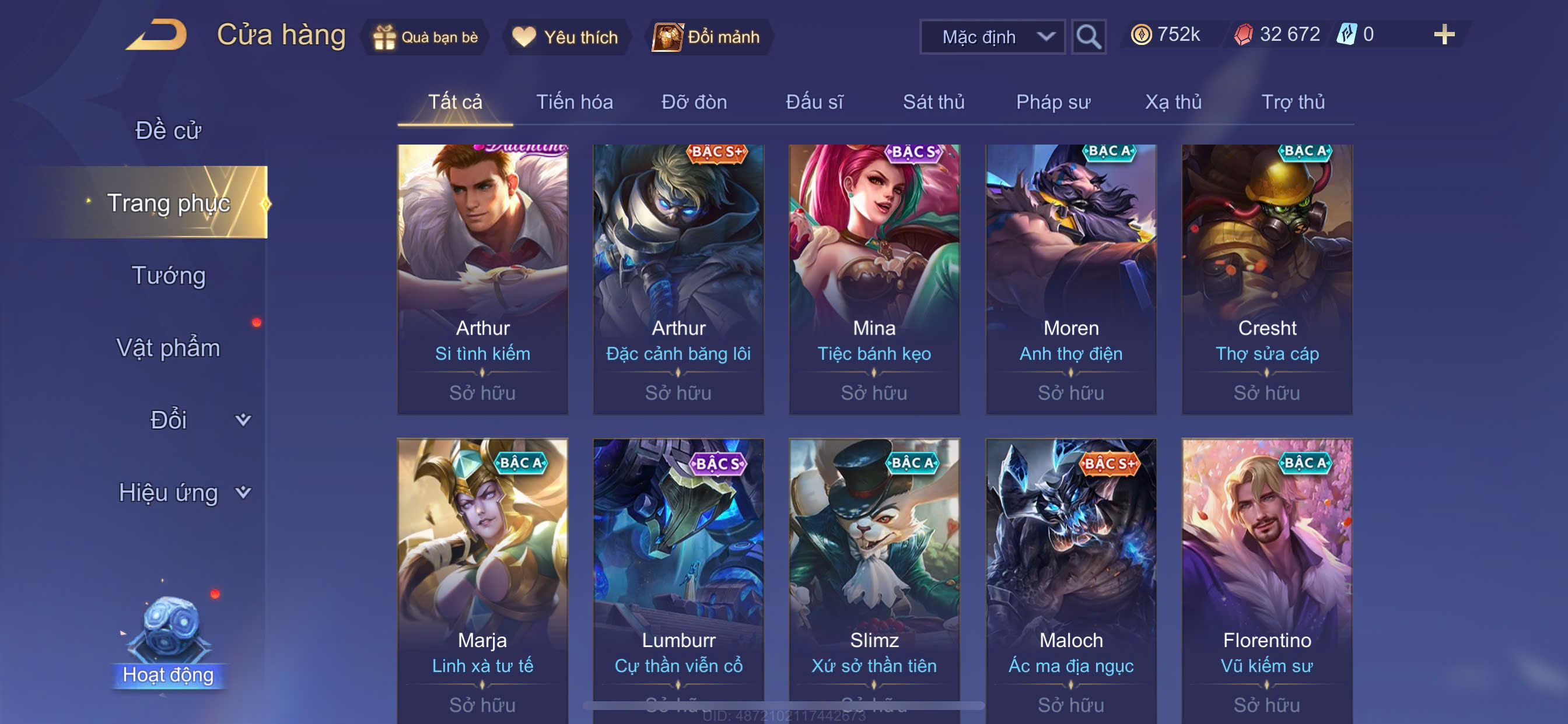Select the Pháp sư tab
The image size is (1568, 724).
[1053, 101]
